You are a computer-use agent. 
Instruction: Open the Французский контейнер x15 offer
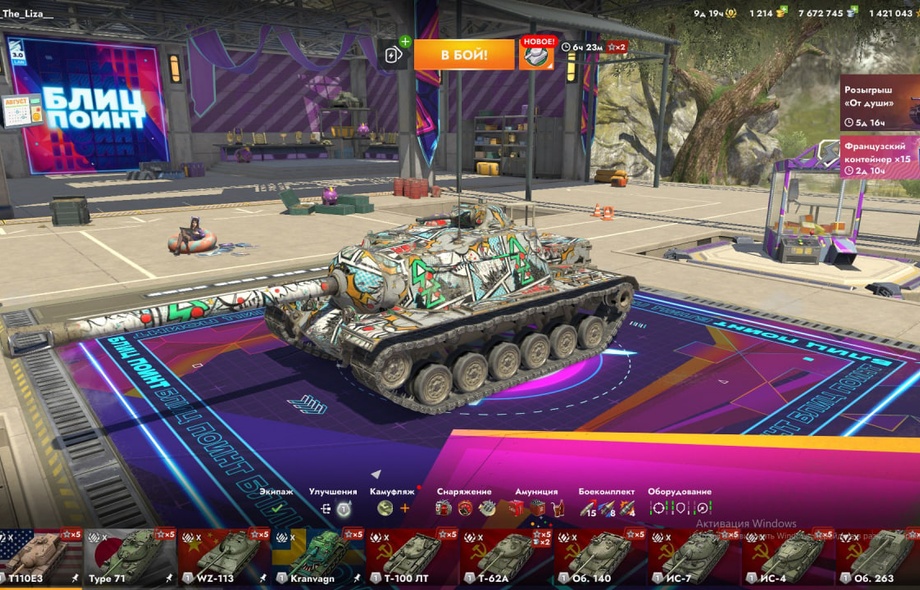[879, 157]
